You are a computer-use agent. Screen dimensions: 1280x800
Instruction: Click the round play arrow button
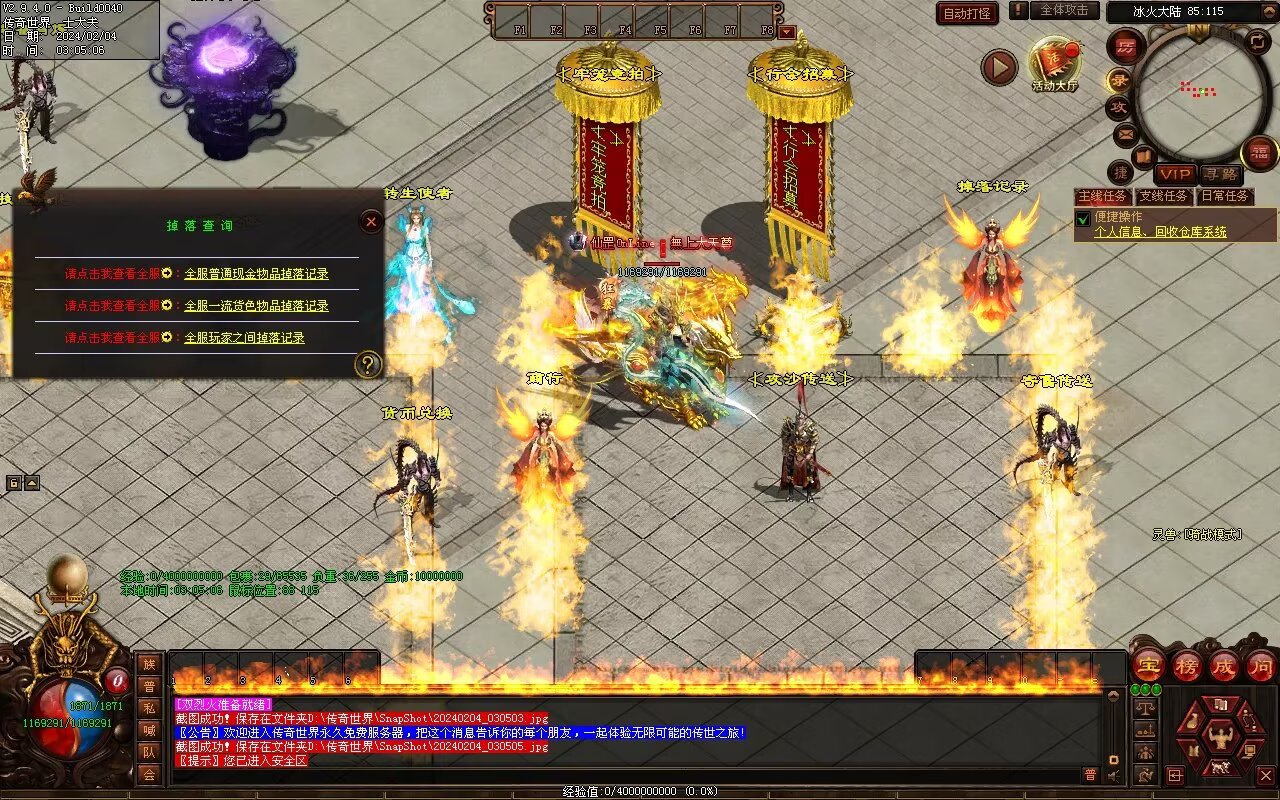998,67
